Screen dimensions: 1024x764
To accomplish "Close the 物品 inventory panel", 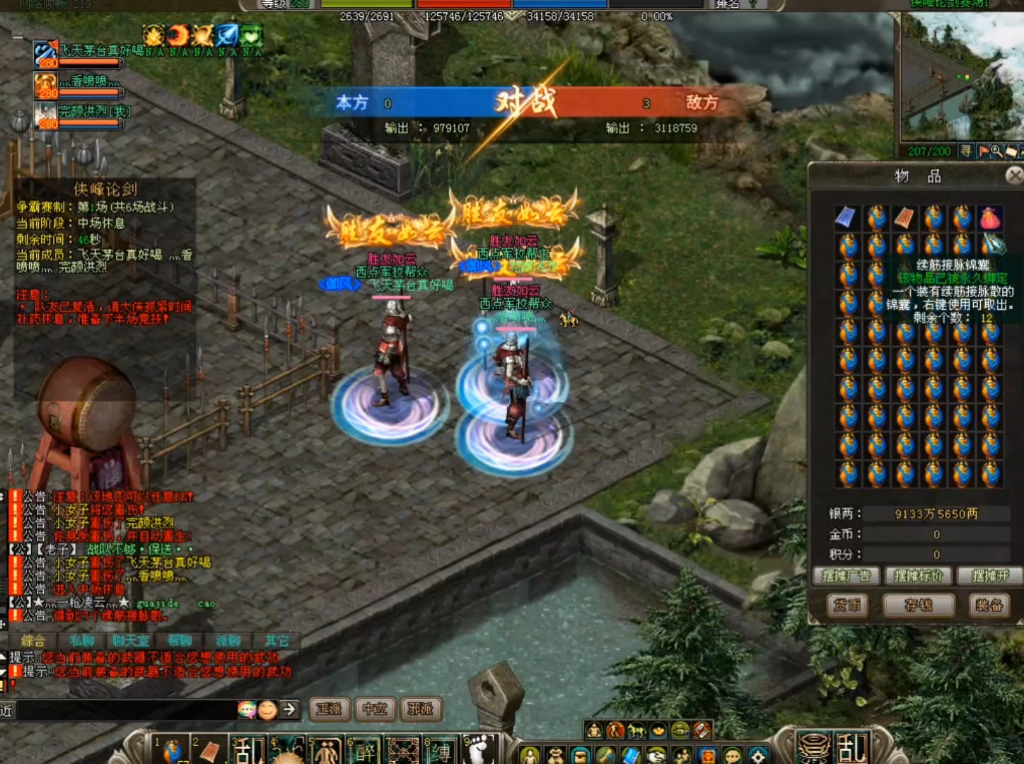I will pos(1014,176).
